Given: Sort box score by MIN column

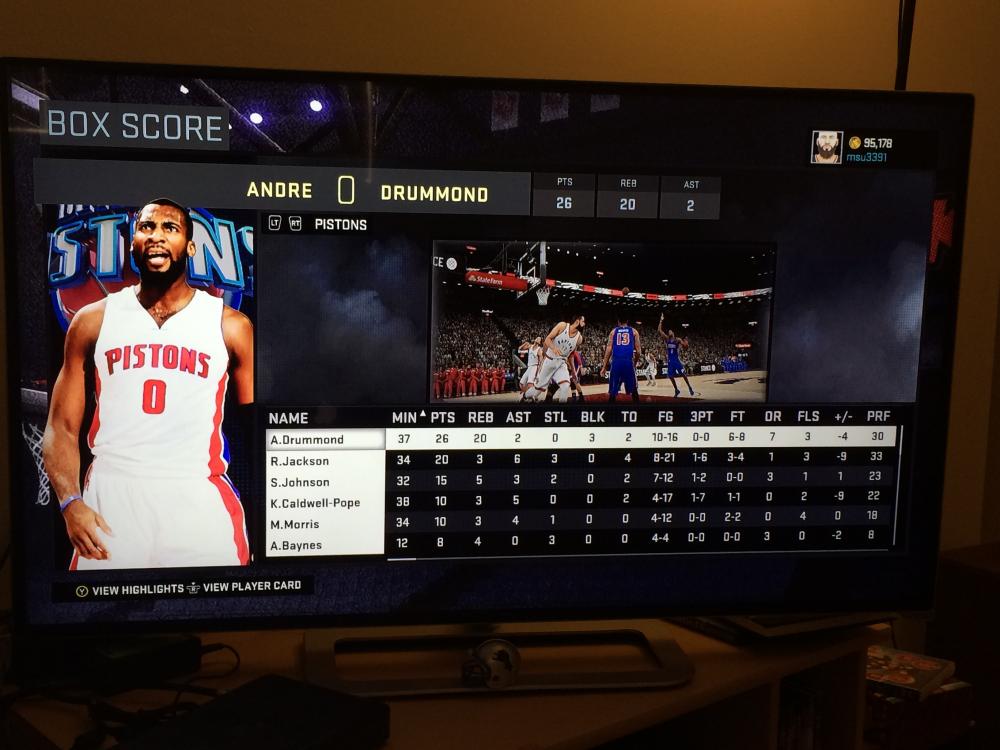Looking at the screenshot, I should (404, 417).
